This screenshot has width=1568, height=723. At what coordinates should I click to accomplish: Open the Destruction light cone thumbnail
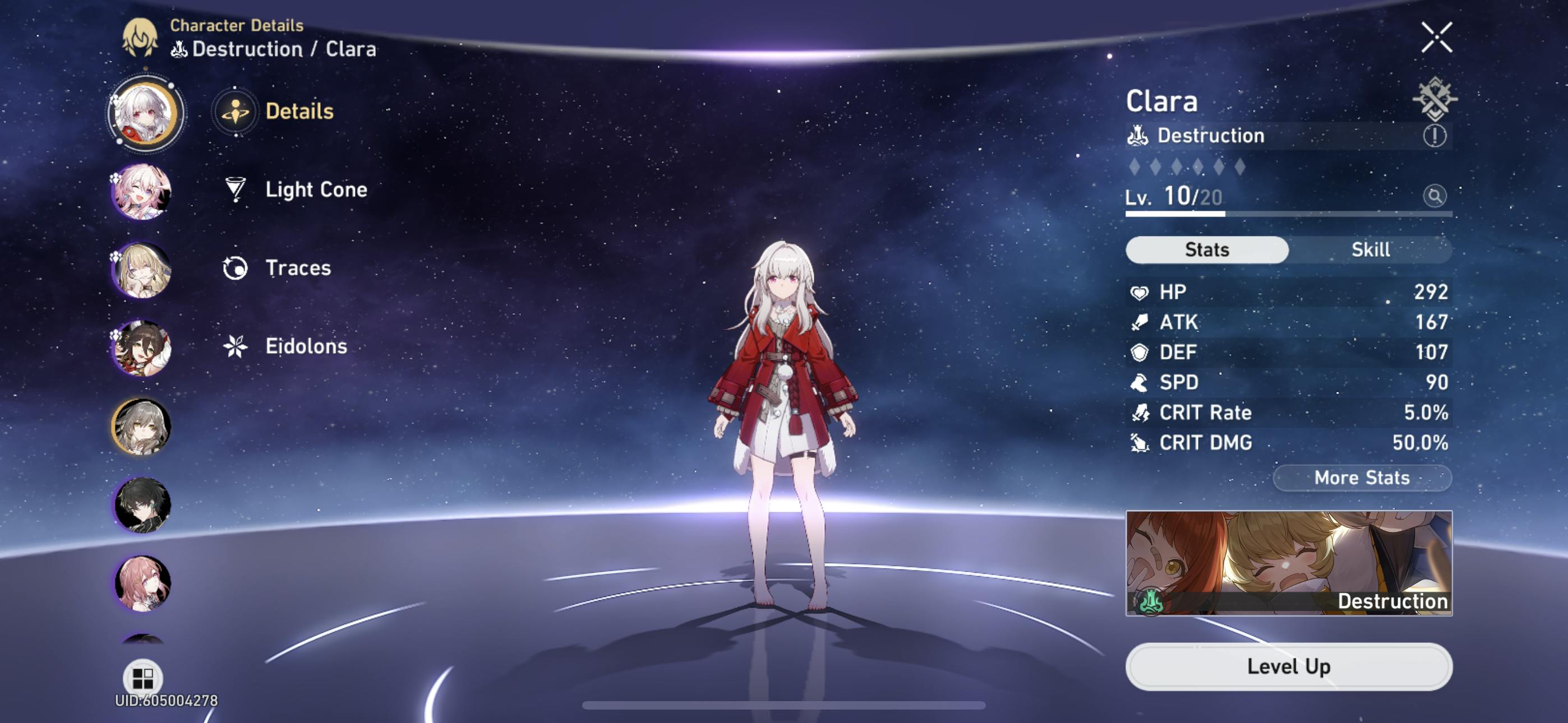click(1289, 563)
